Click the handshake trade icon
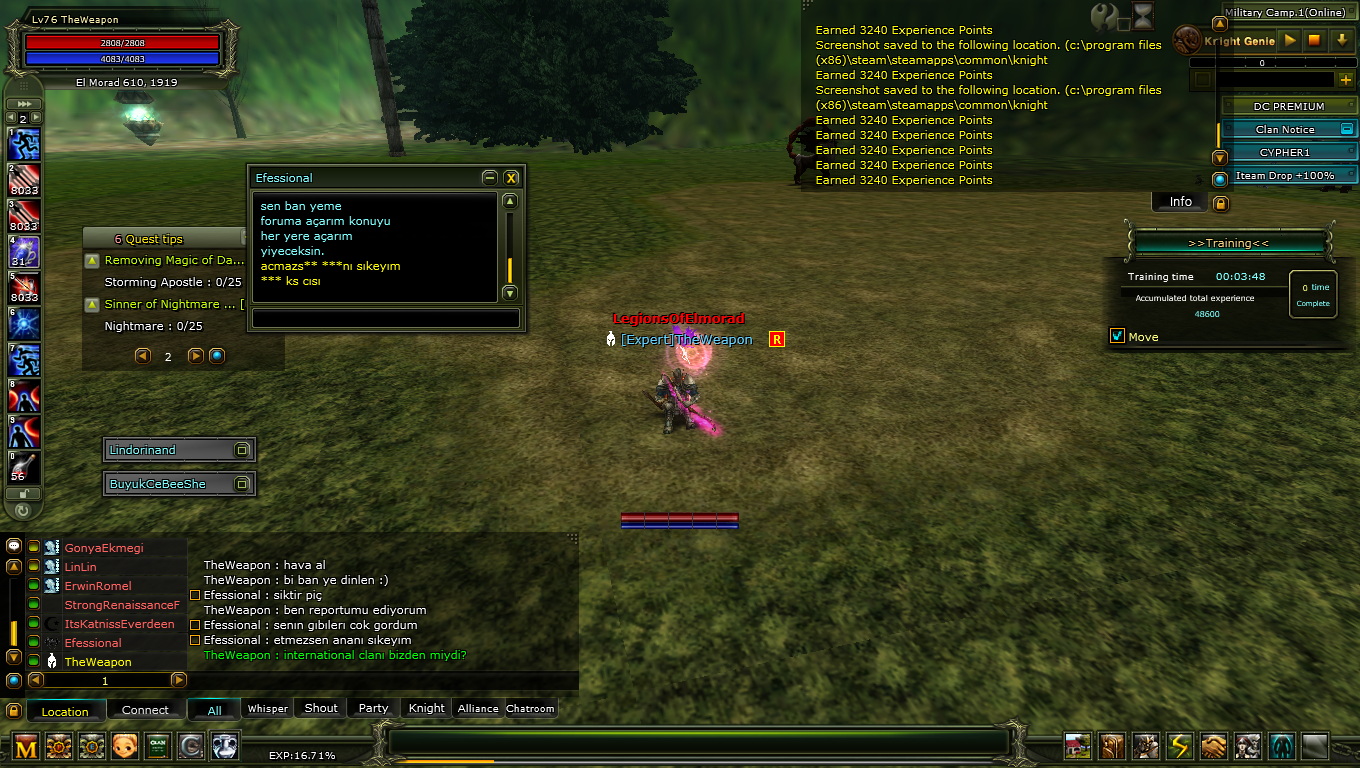Image resolution: width=1360 pixels, height=768 pixels. click(1213, 746)
